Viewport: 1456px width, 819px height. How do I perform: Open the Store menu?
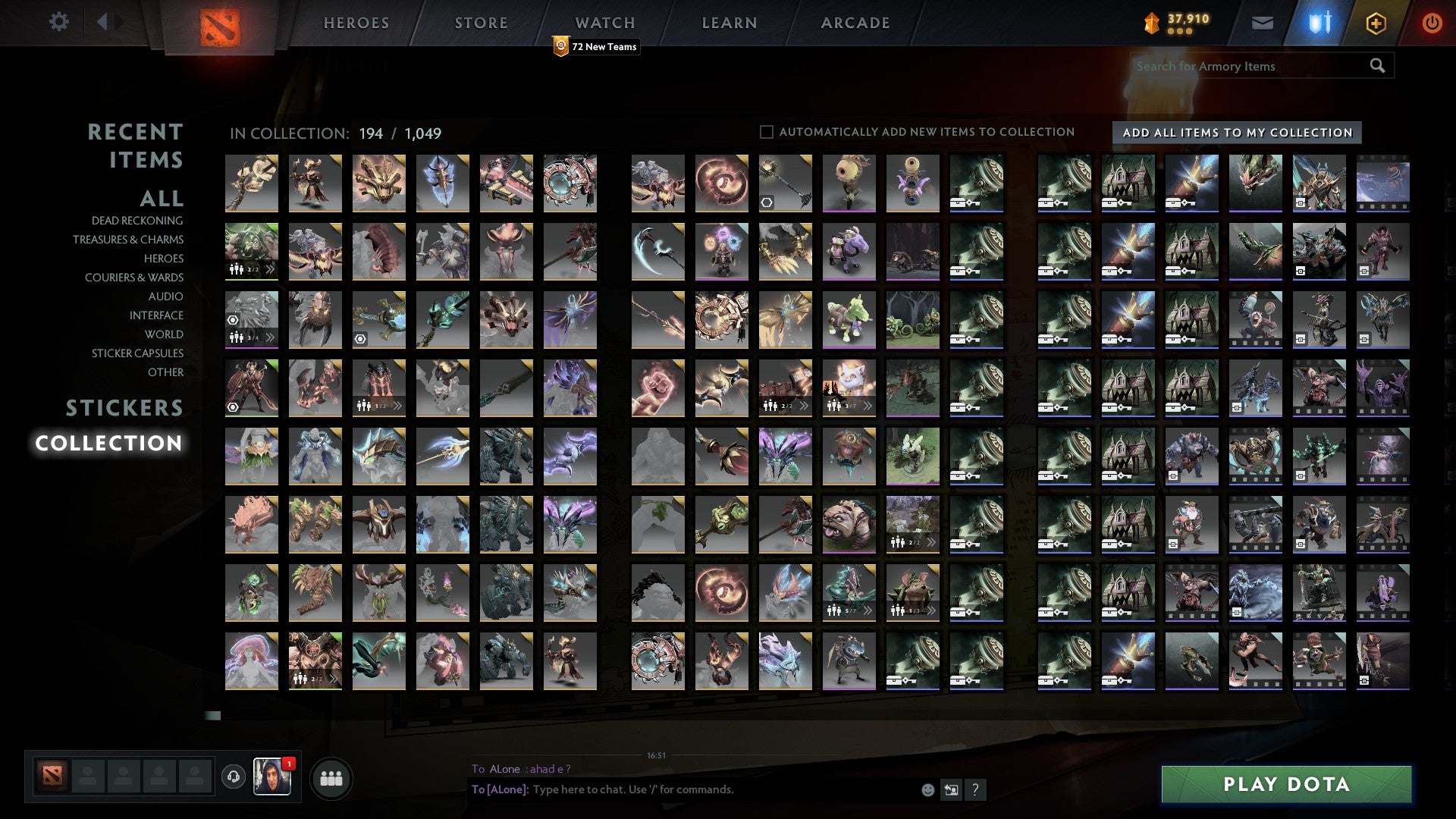(481, 22)
